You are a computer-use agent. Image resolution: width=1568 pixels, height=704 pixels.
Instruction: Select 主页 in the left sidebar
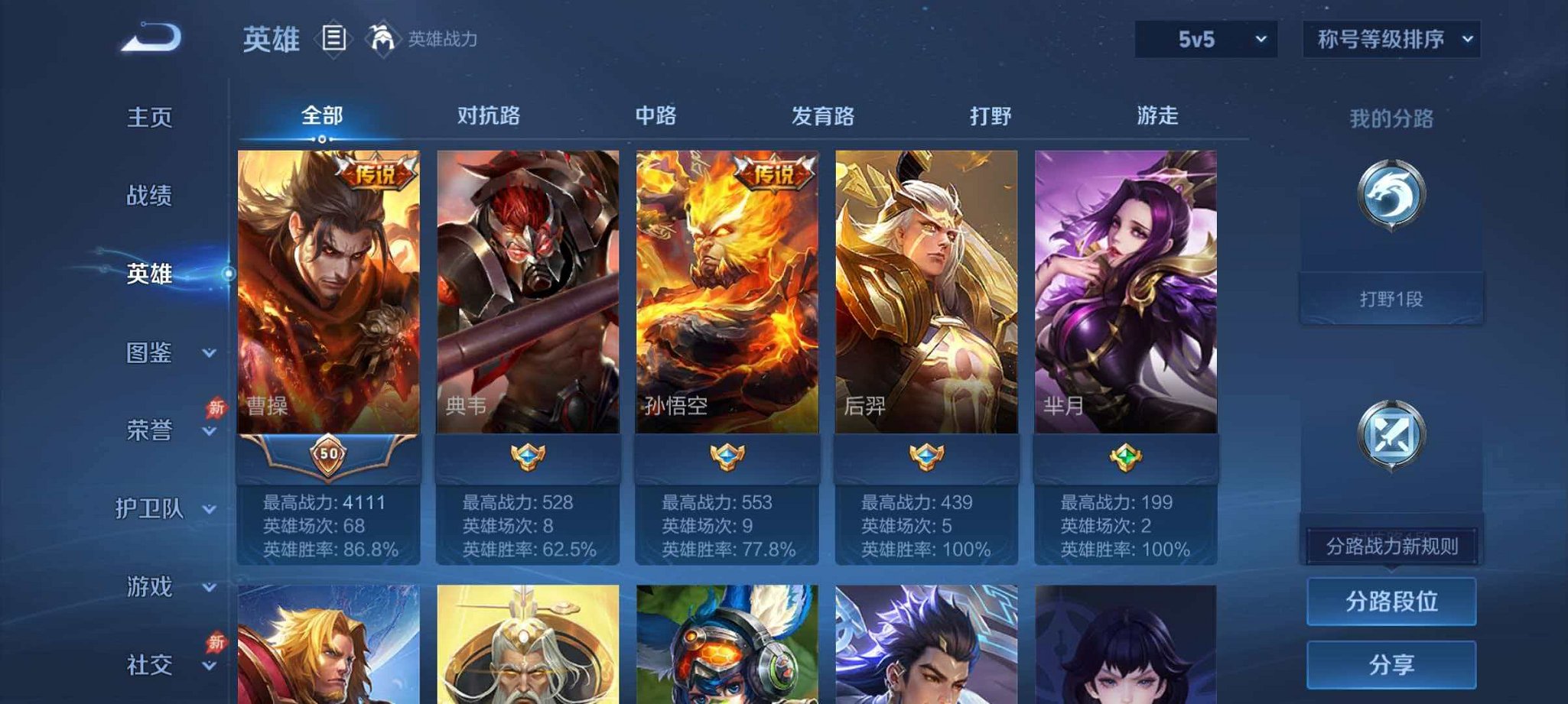point(151,118)
